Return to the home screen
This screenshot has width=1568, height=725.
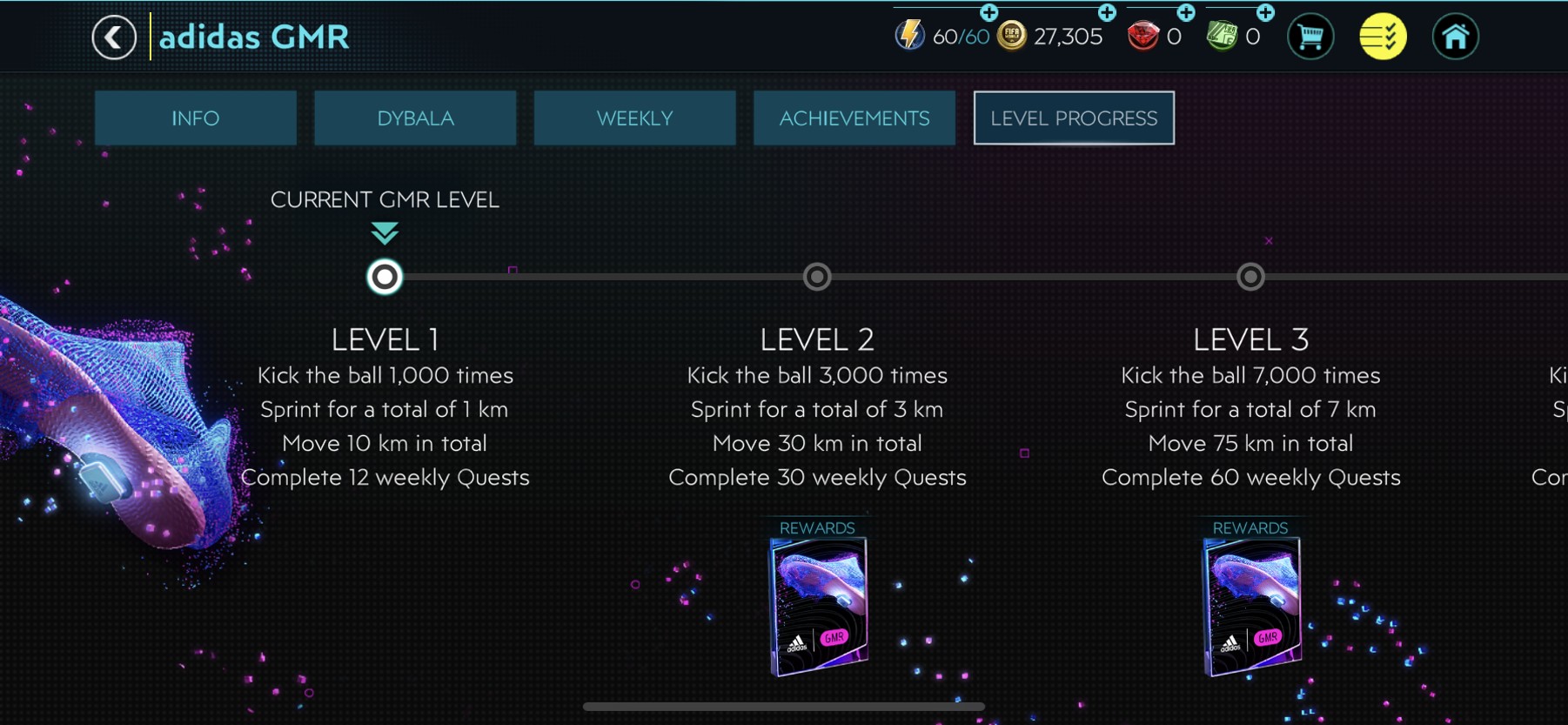pos(1455,37)
